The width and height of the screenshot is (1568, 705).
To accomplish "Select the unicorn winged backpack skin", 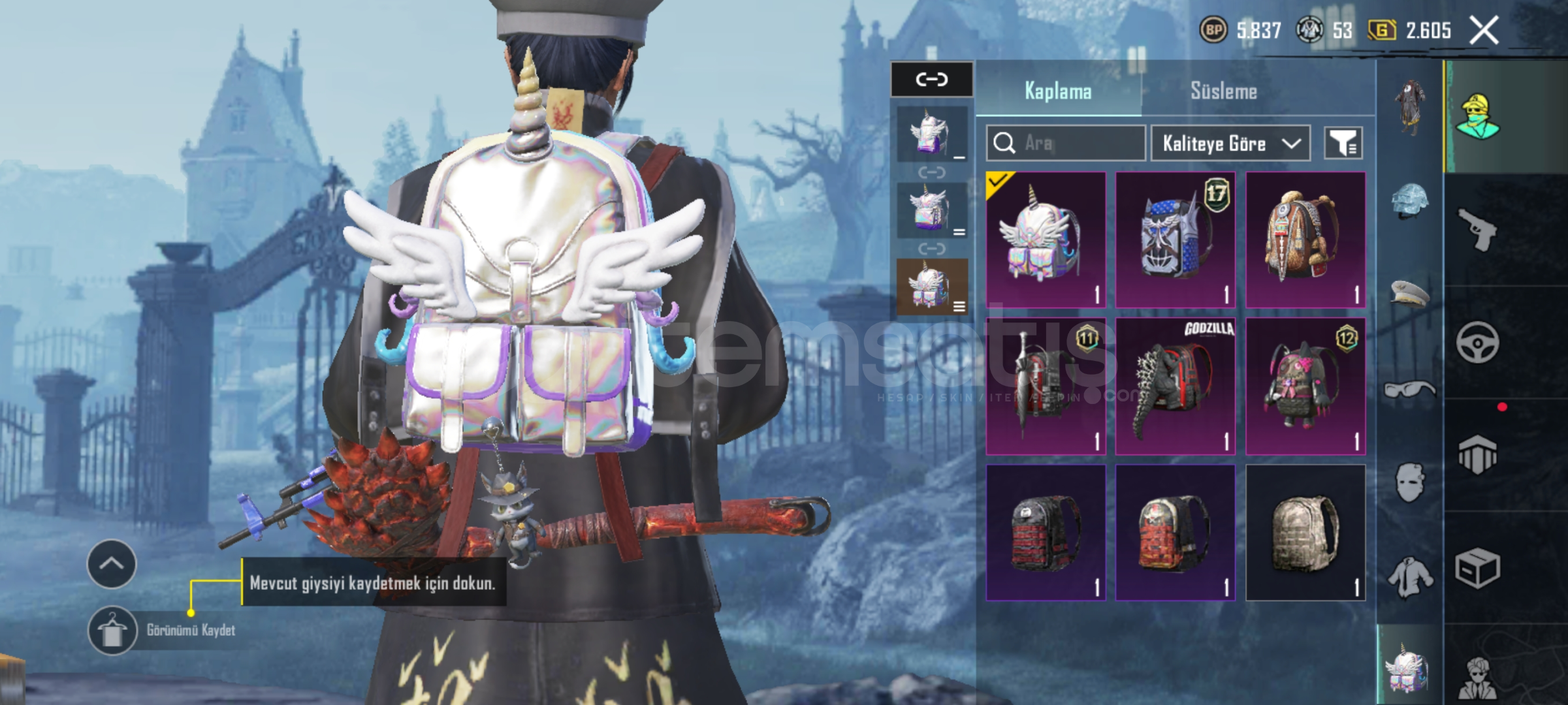I will coord(1045,240).
